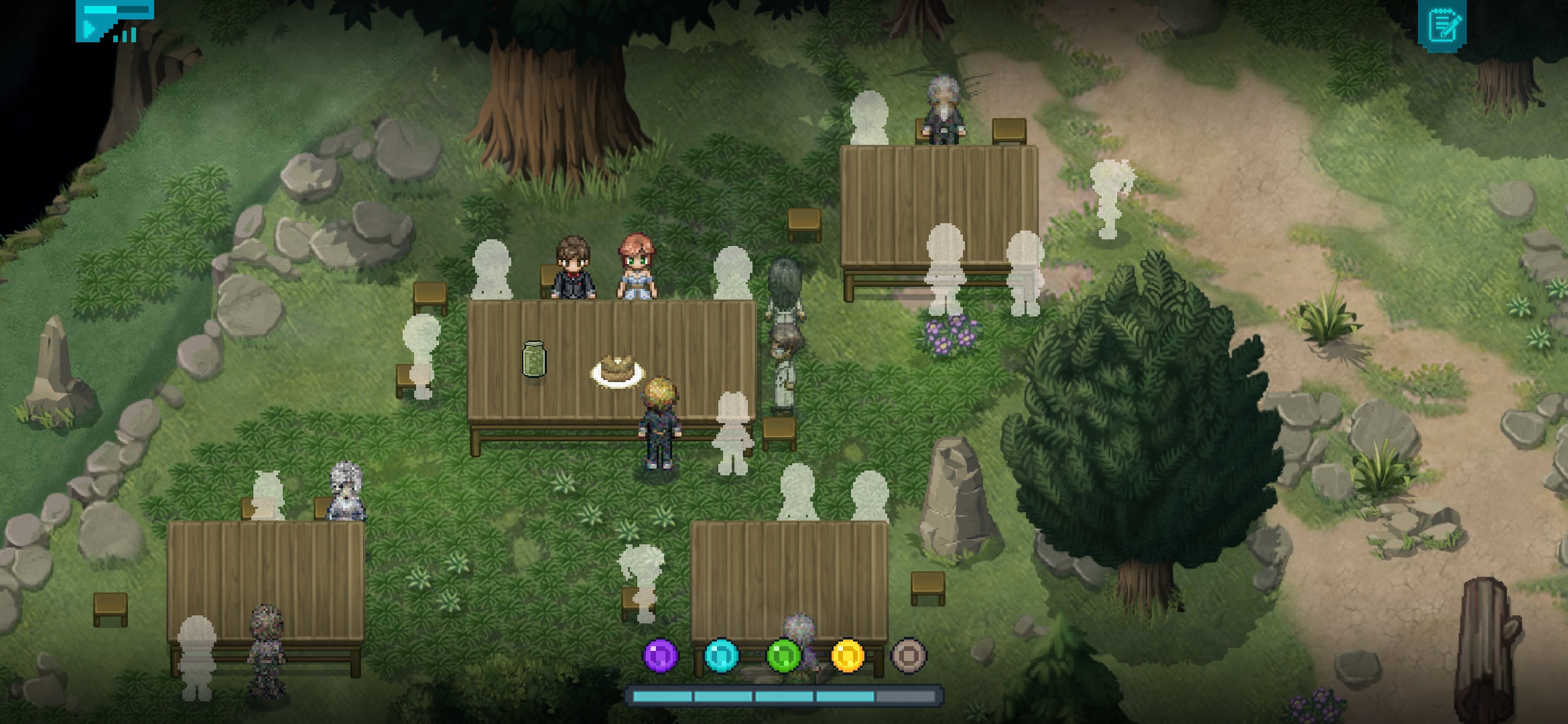Select the yellow memory orb
The height and width of the screenshot is (724, 1568).
(x=847, y=655)
